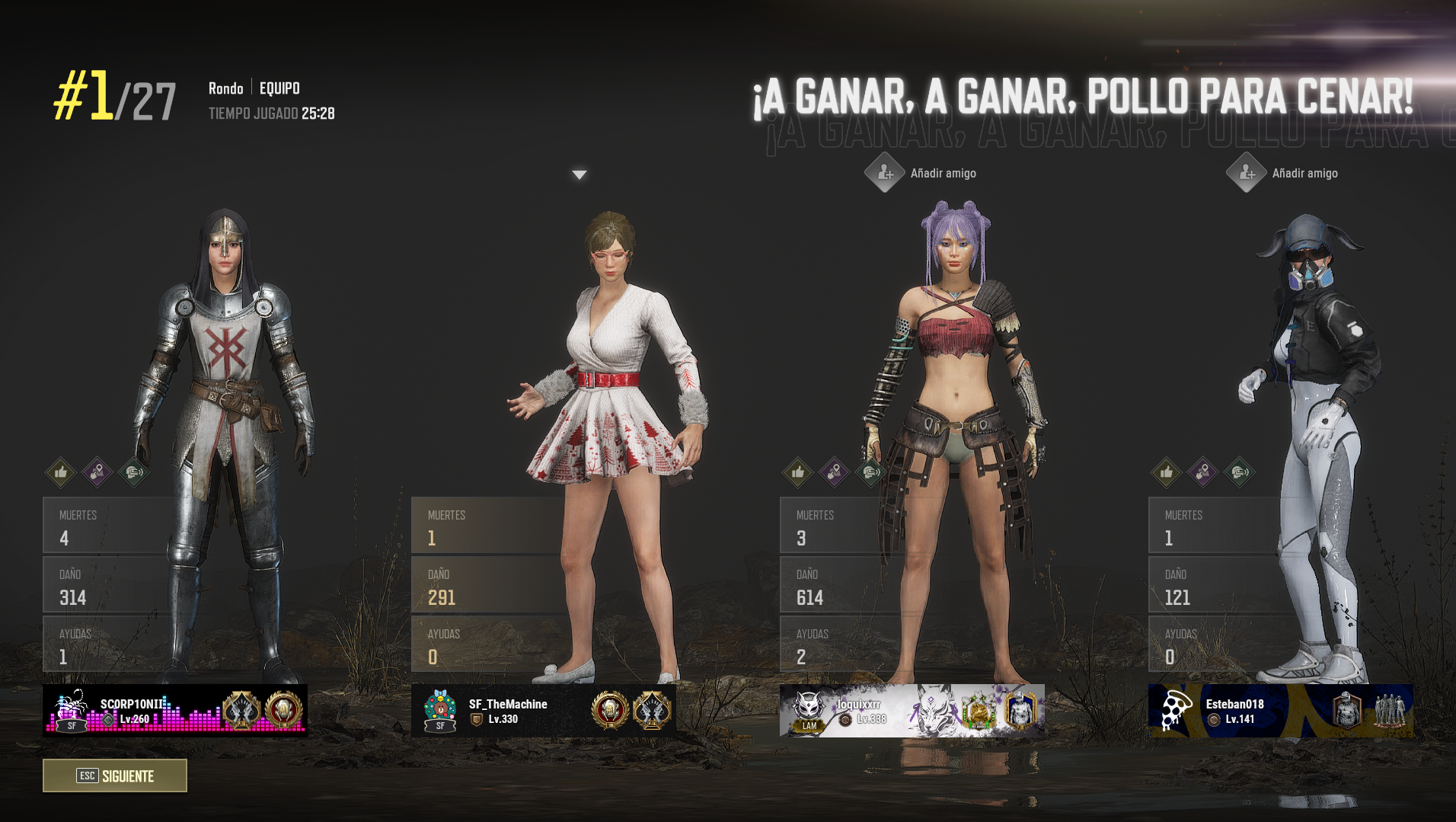1456x822 pixels.
Task: Continue with the SIGUIENTE button
Action: [x=115, y=776]
